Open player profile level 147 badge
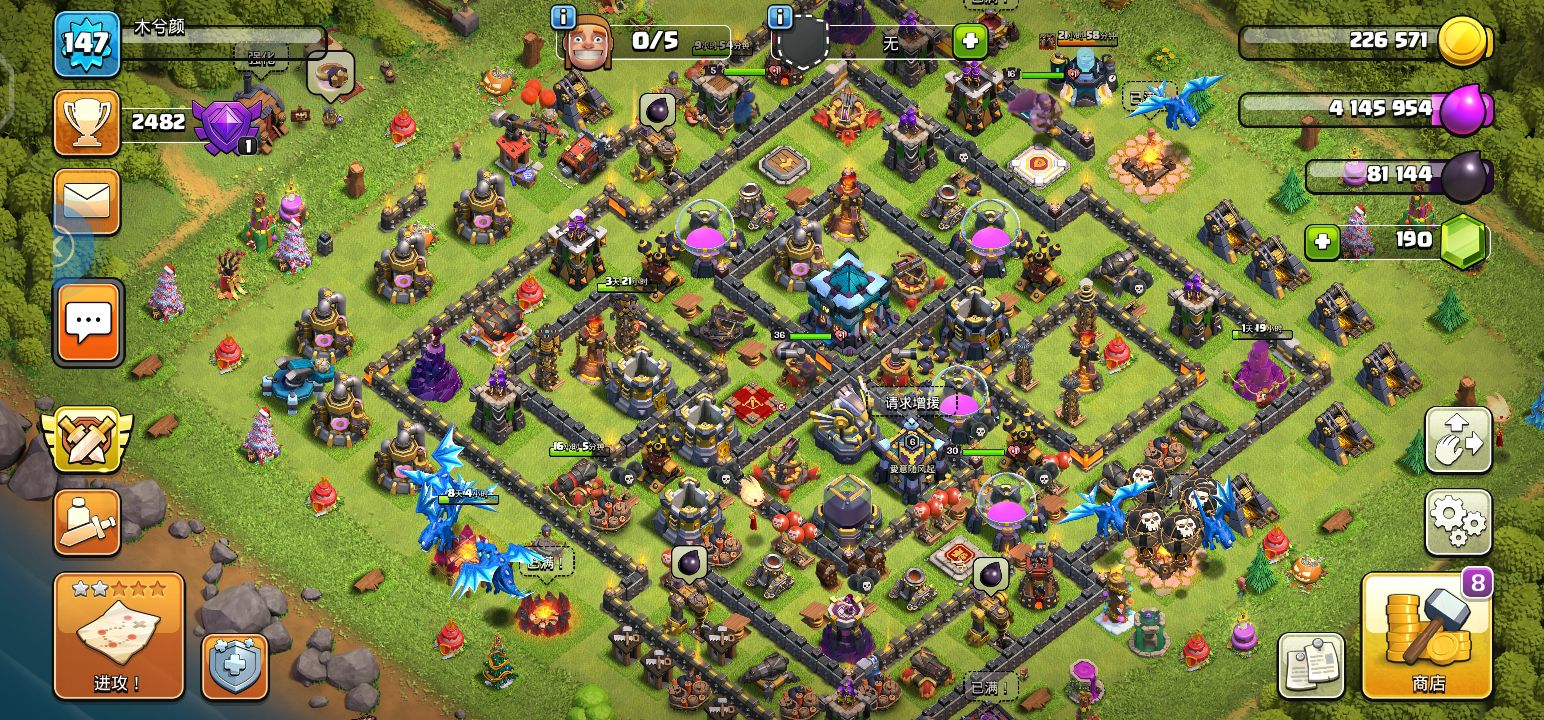This screenshot has height=720, width=1544. pos(87,44)
